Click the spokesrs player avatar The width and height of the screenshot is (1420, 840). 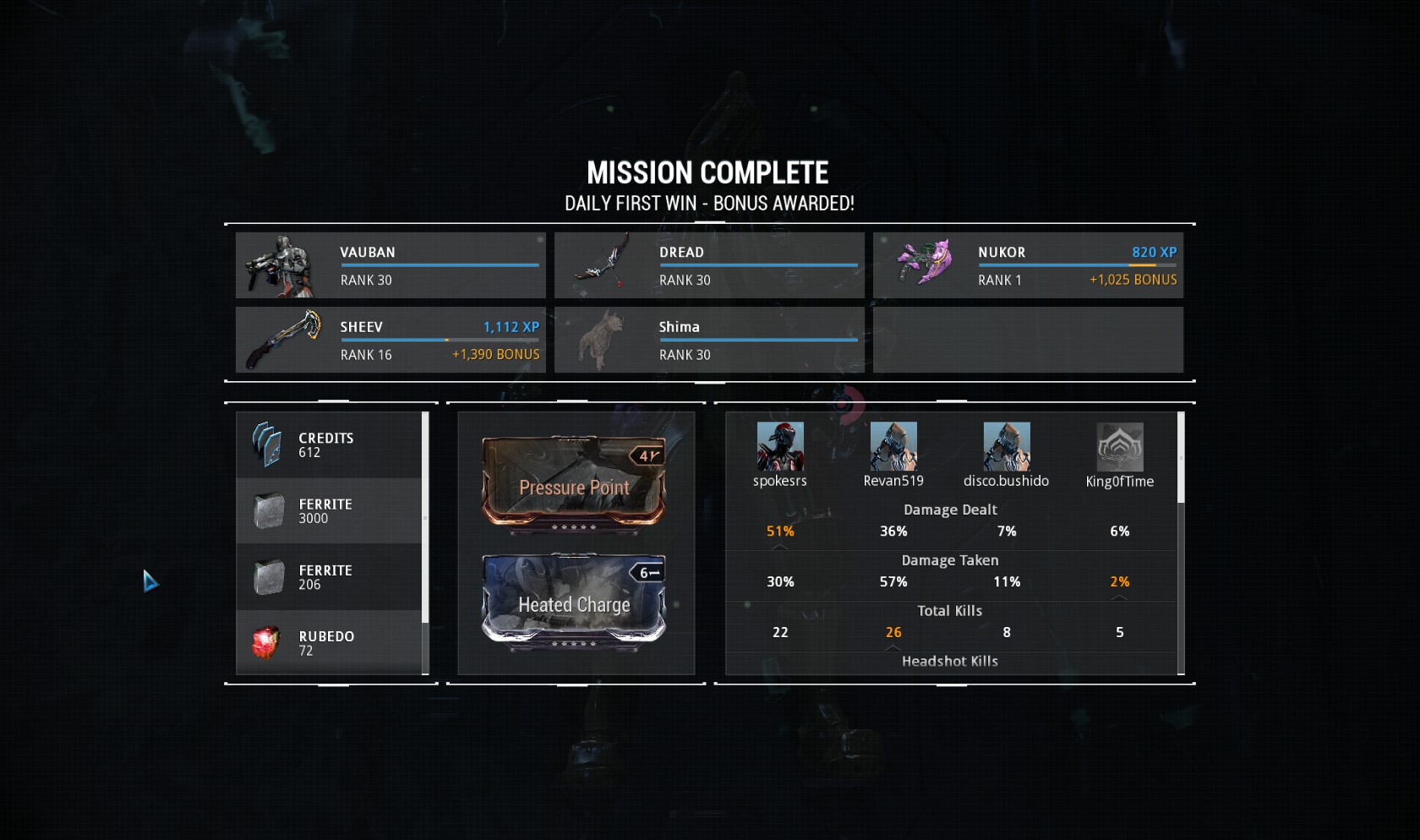[780, 446]
